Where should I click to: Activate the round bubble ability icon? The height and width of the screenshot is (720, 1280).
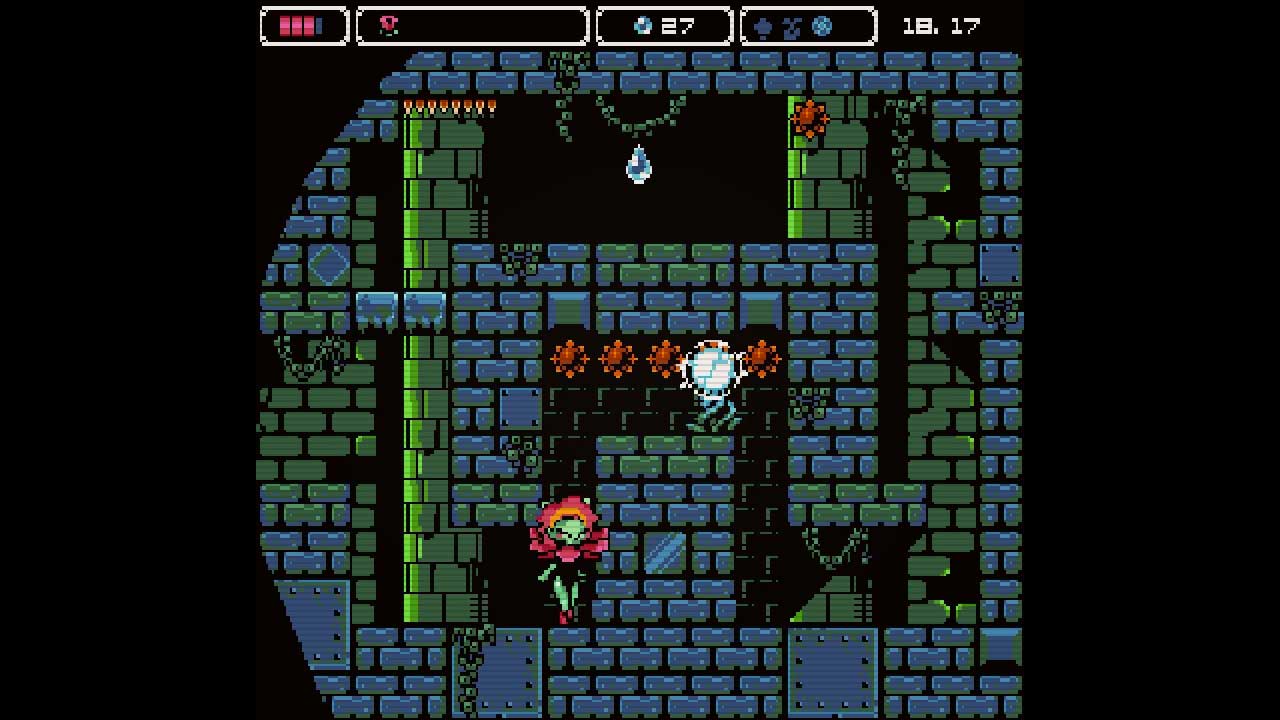tap(822, 26)
